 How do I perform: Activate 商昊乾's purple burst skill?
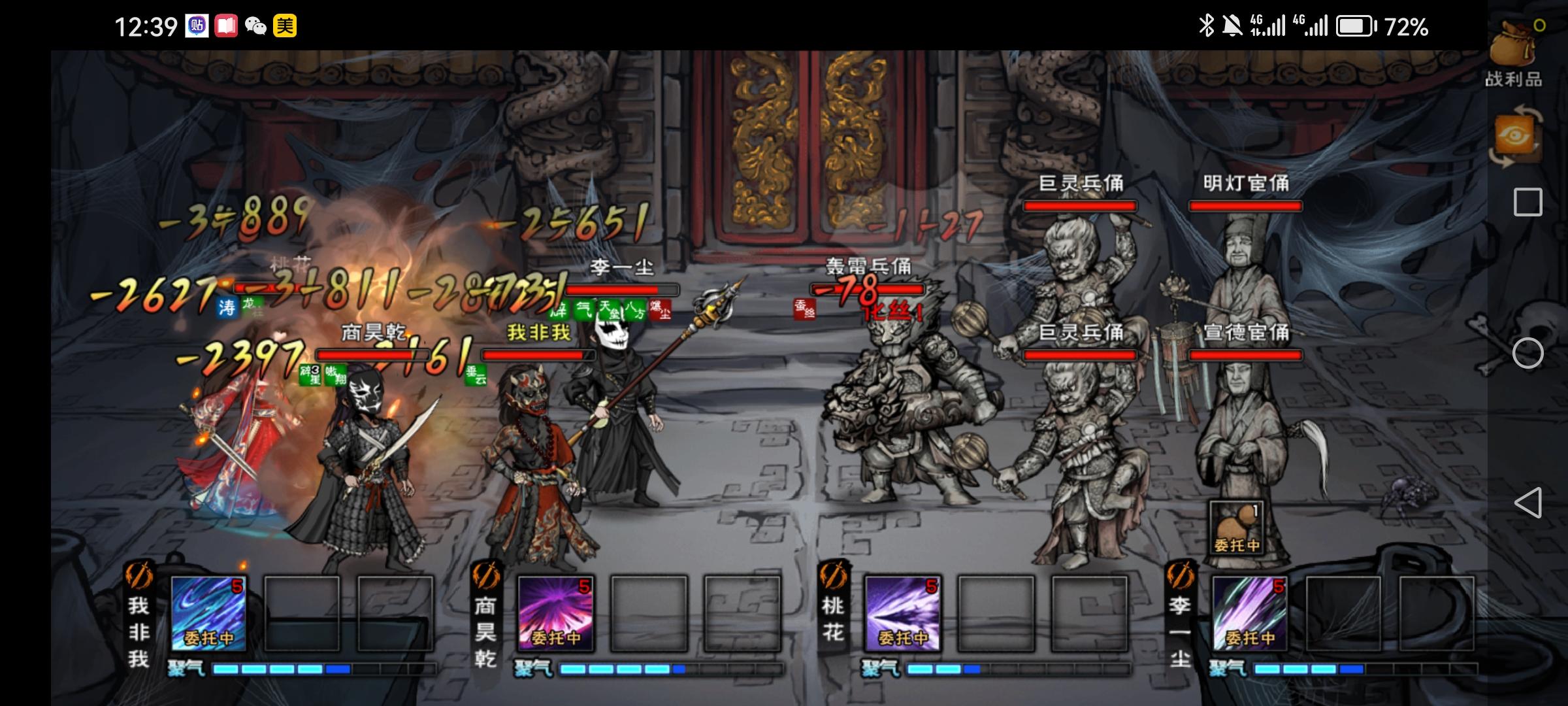click(555, 613)
